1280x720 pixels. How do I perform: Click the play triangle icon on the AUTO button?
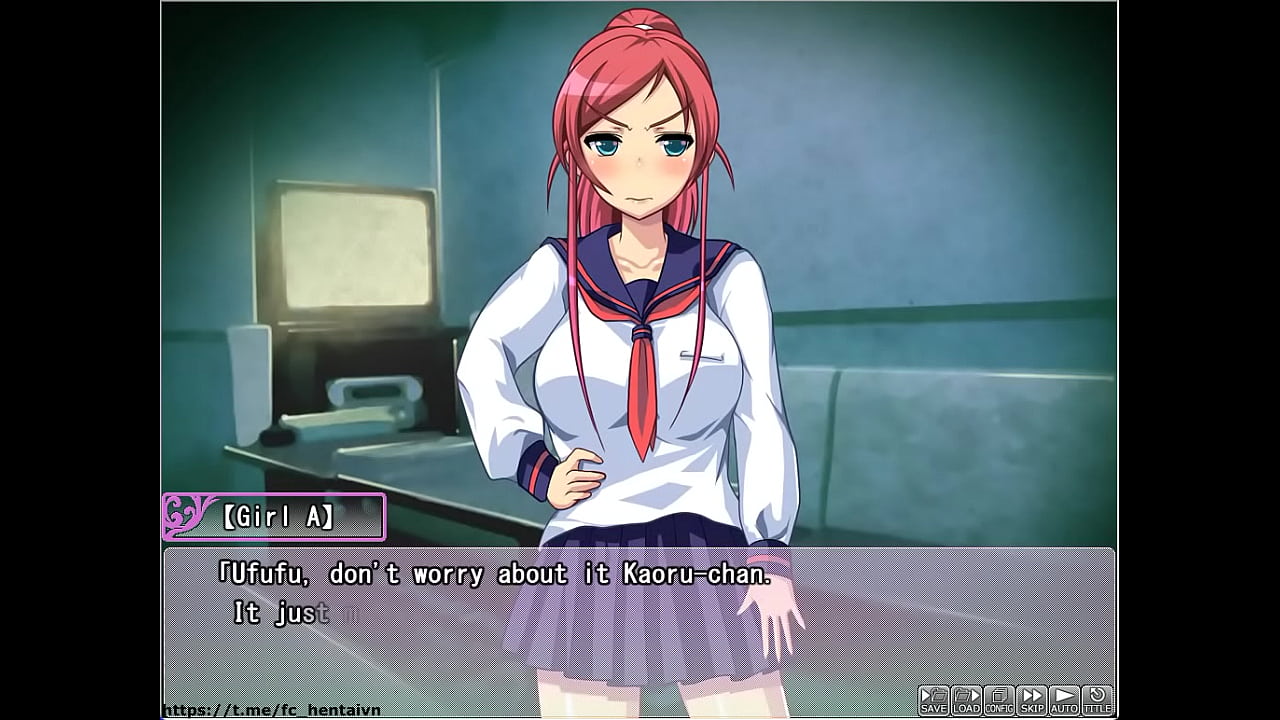1064,693
